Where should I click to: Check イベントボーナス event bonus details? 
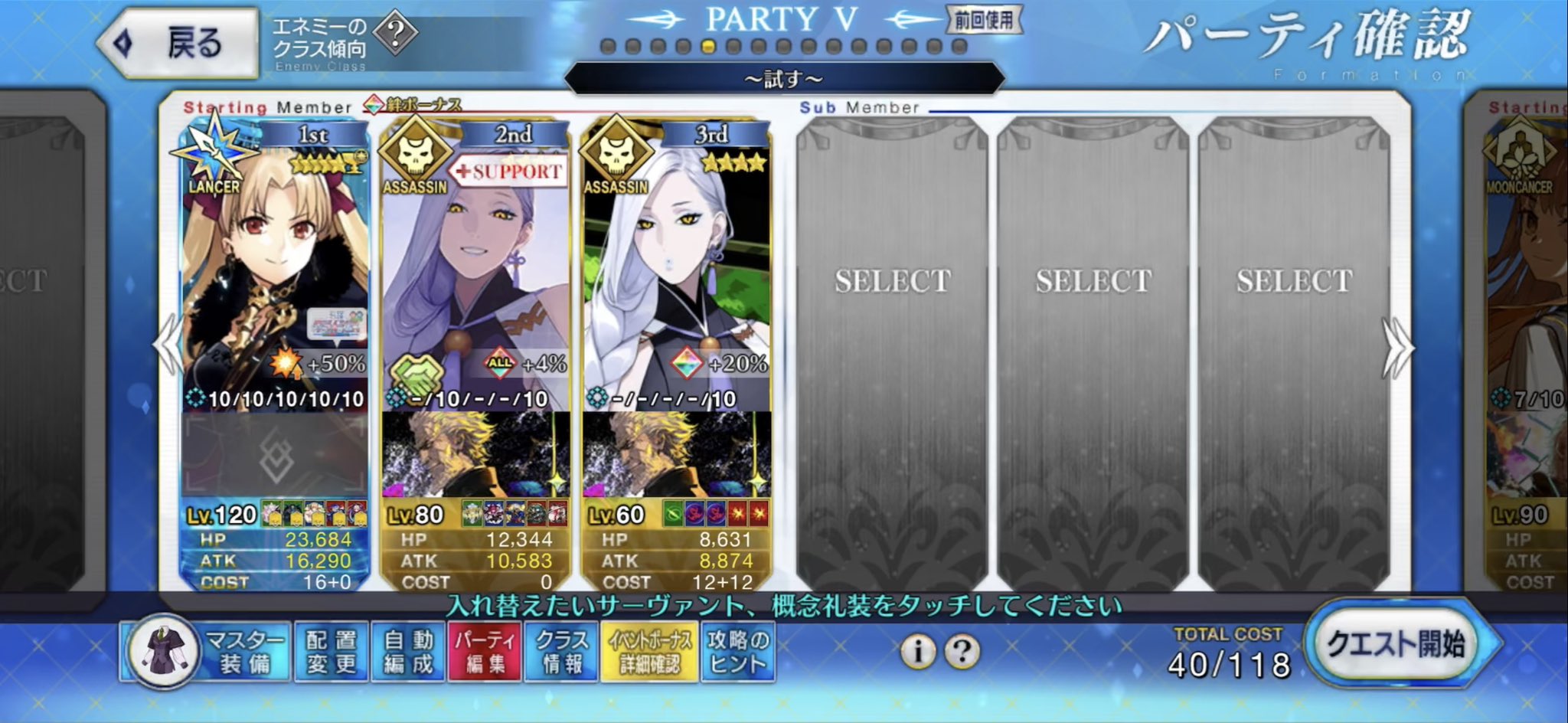click(x=649, y=653)
